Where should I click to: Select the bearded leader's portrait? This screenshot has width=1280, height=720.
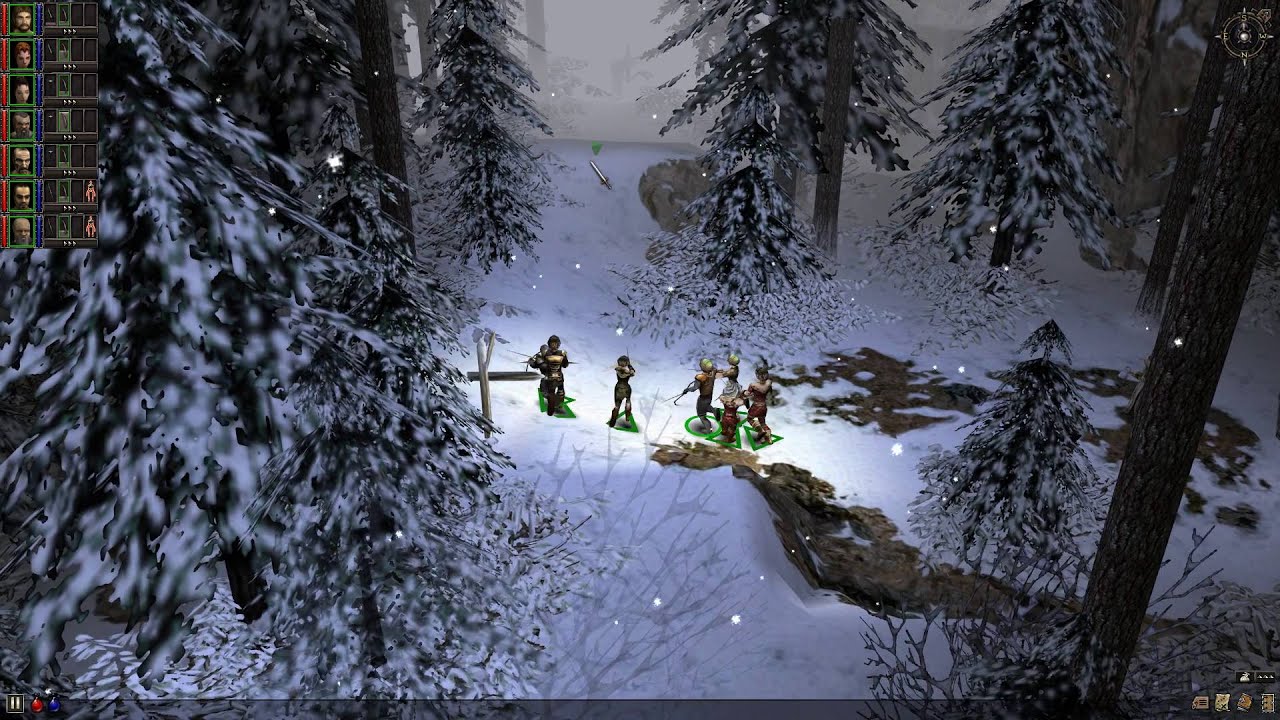click(20, 18)
